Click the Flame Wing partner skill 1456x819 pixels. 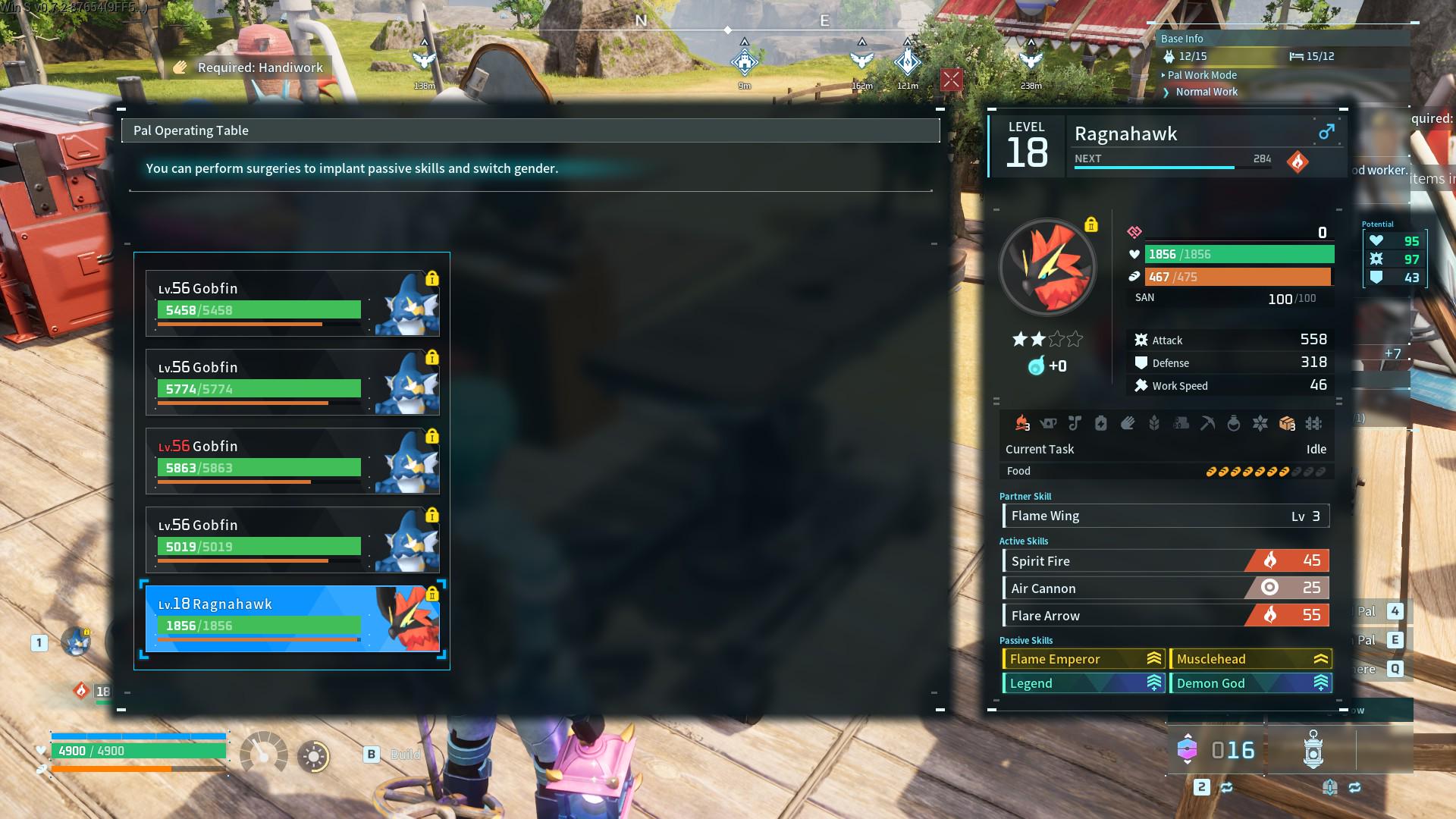click(1165, 516)
